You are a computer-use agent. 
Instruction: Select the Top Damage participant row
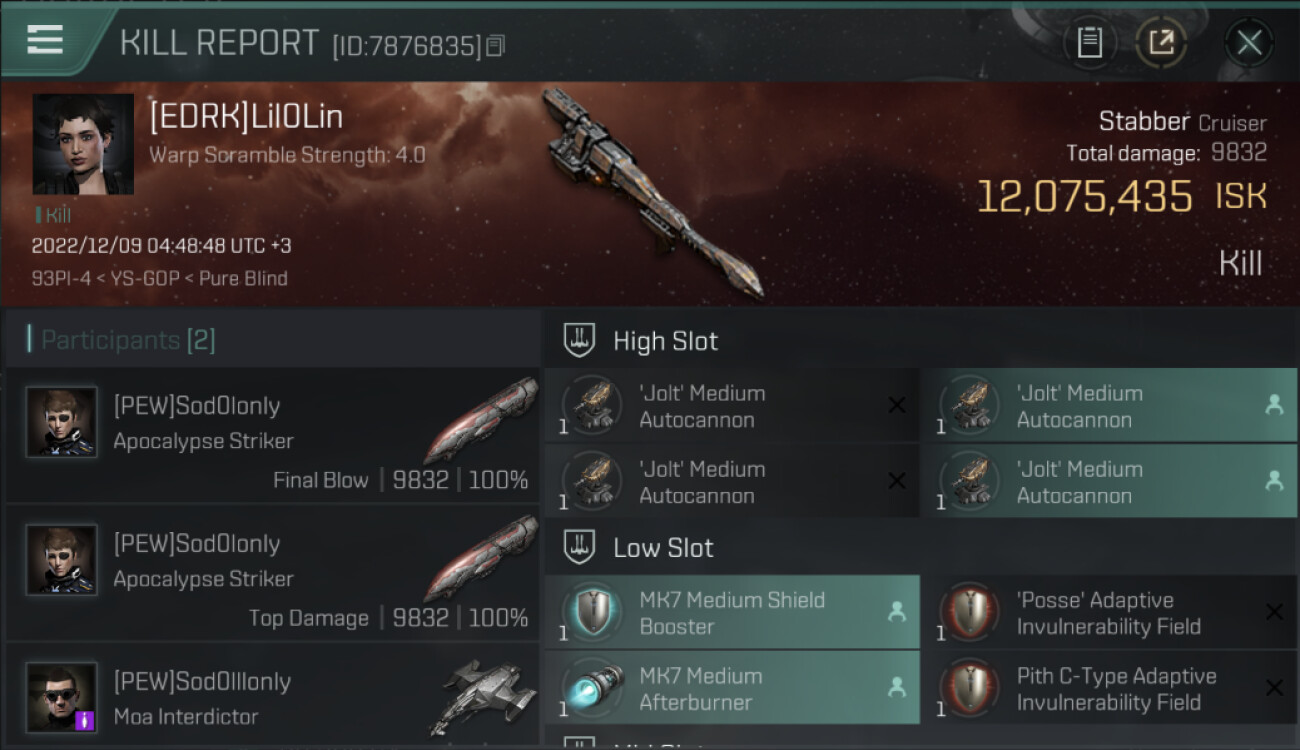tap(272, 574)
